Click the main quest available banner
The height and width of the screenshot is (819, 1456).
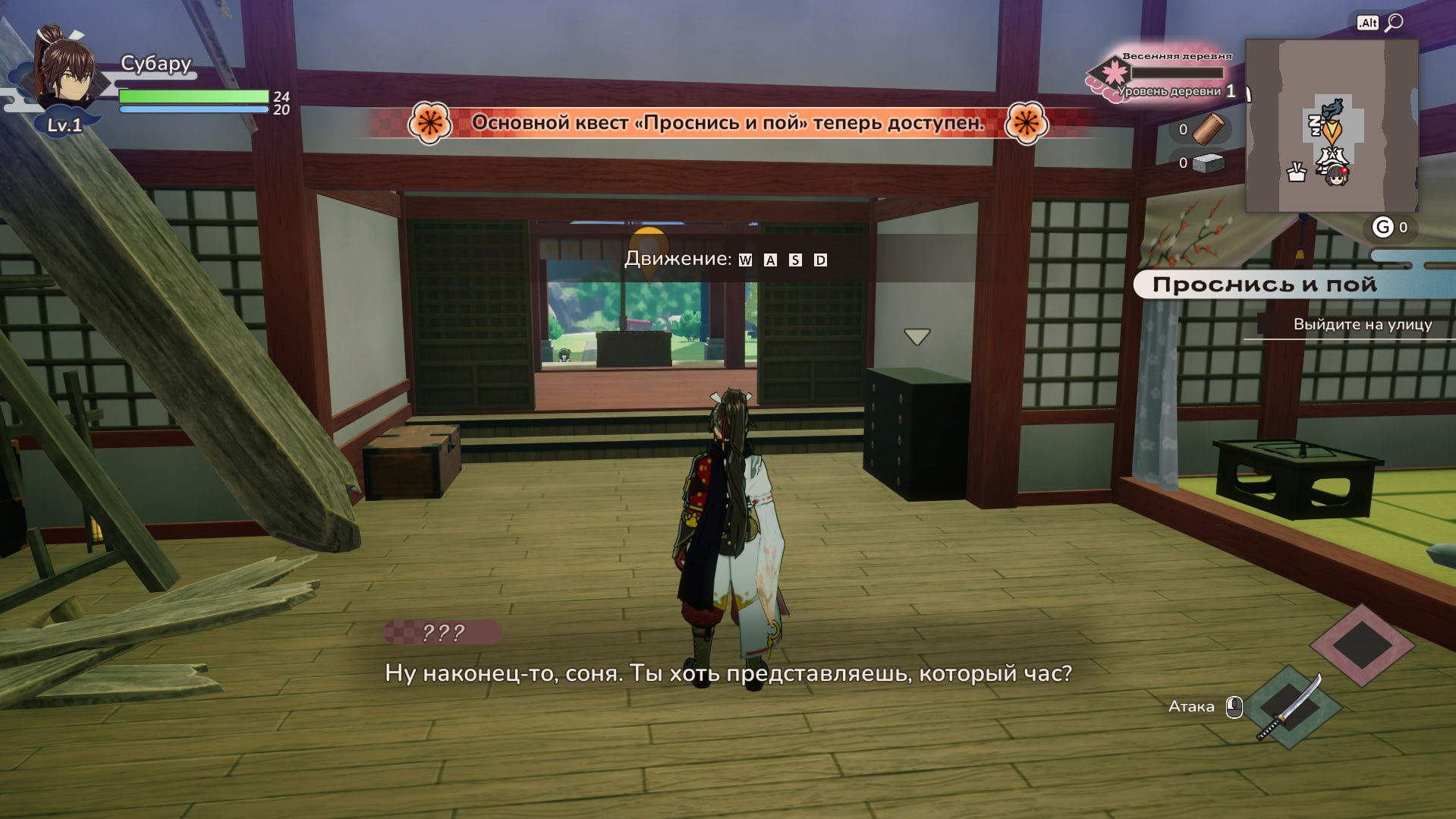728,123
